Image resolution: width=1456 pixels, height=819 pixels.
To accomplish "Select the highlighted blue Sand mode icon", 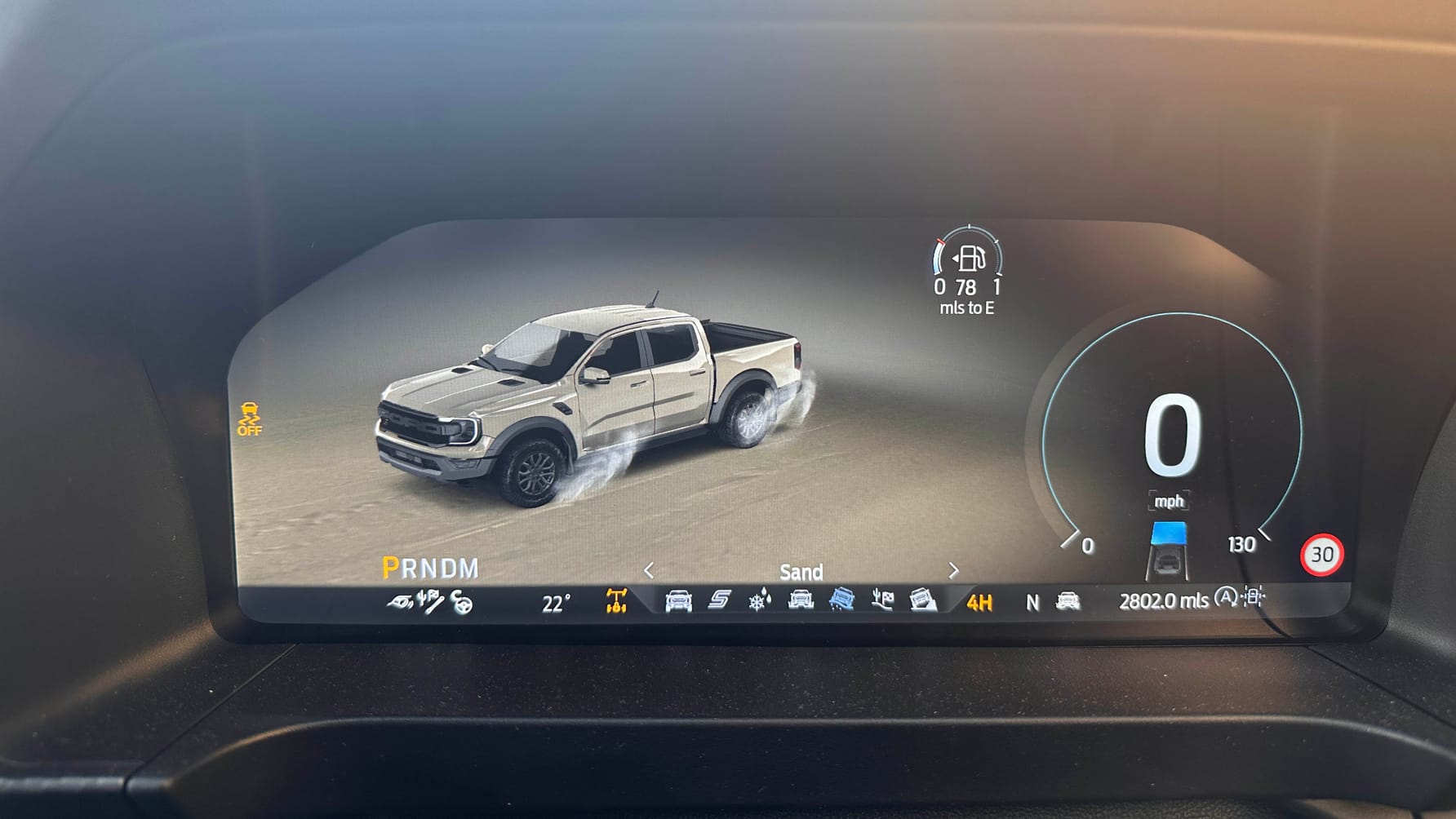I will pyautogui.click(x=841, y=601).
